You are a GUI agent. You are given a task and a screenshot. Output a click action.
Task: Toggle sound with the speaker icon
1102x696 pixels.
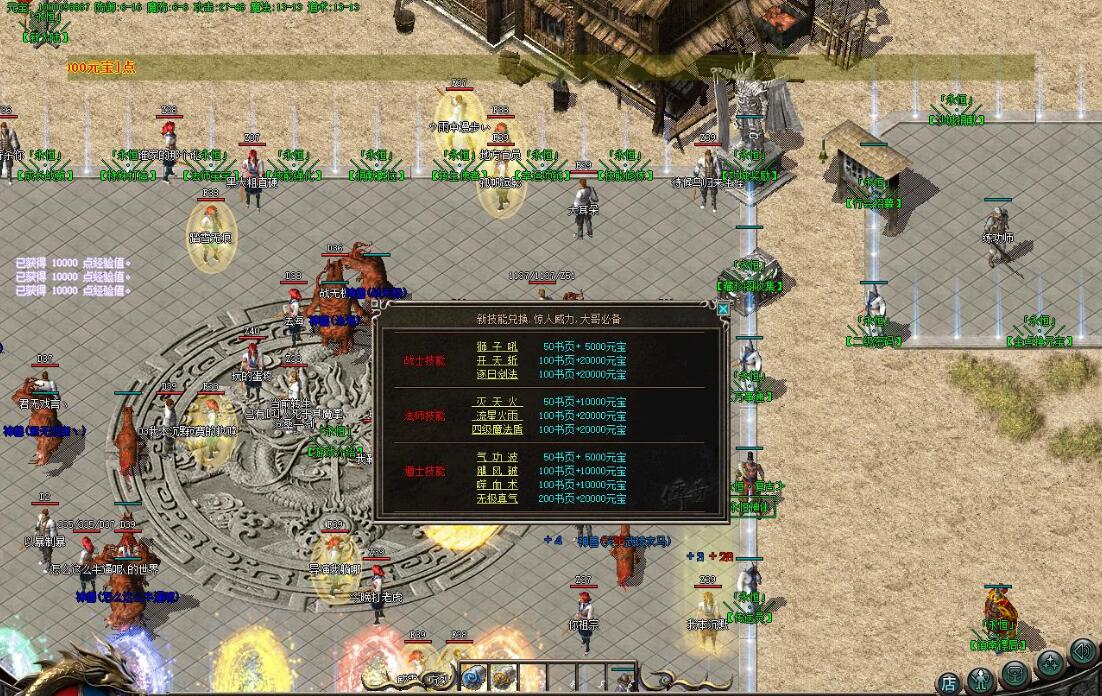coord(1082,651)
